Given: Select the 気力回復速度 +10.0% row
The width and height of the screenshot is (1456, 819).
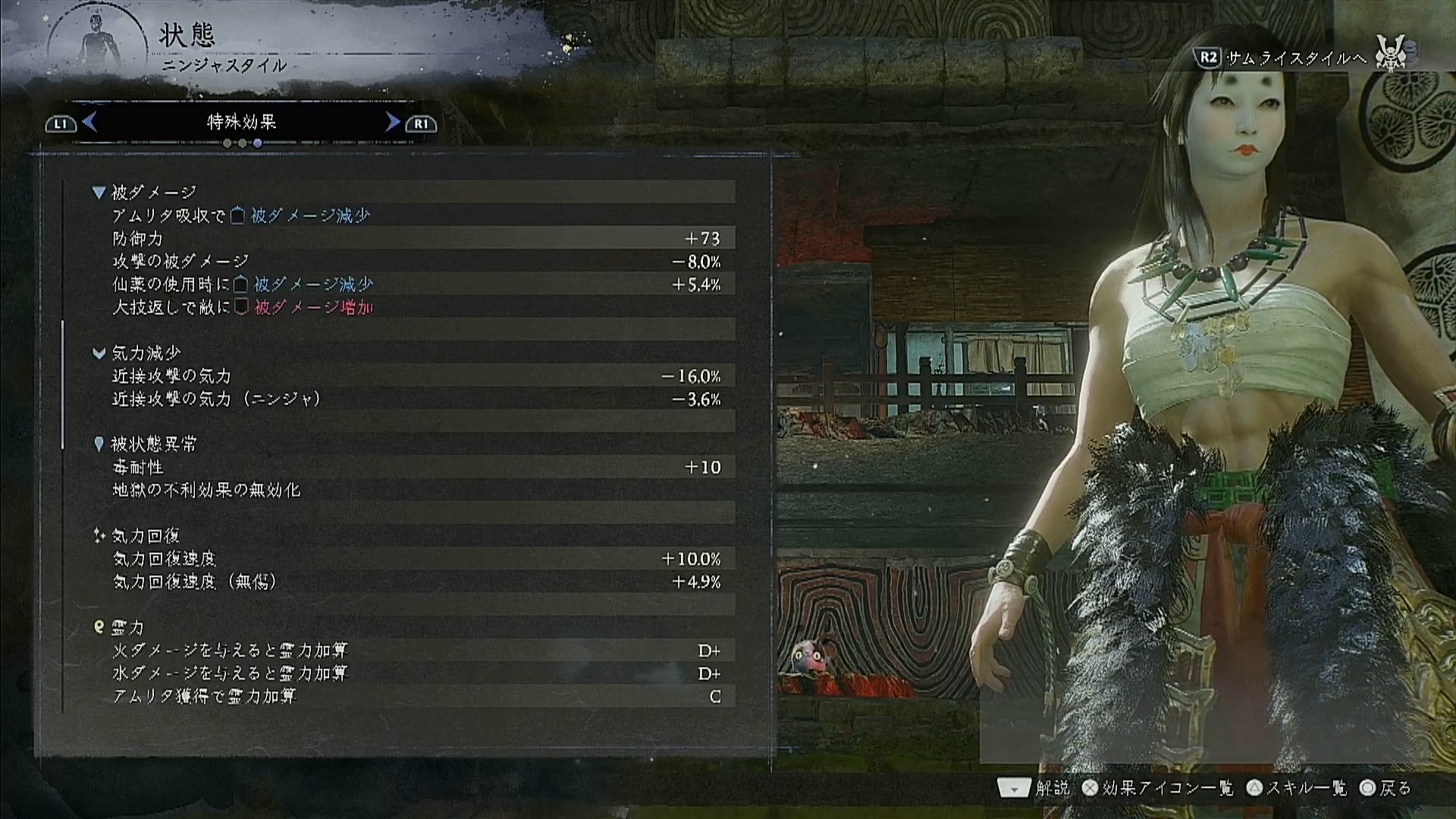Looking at the screenshot, I should 416,559.
